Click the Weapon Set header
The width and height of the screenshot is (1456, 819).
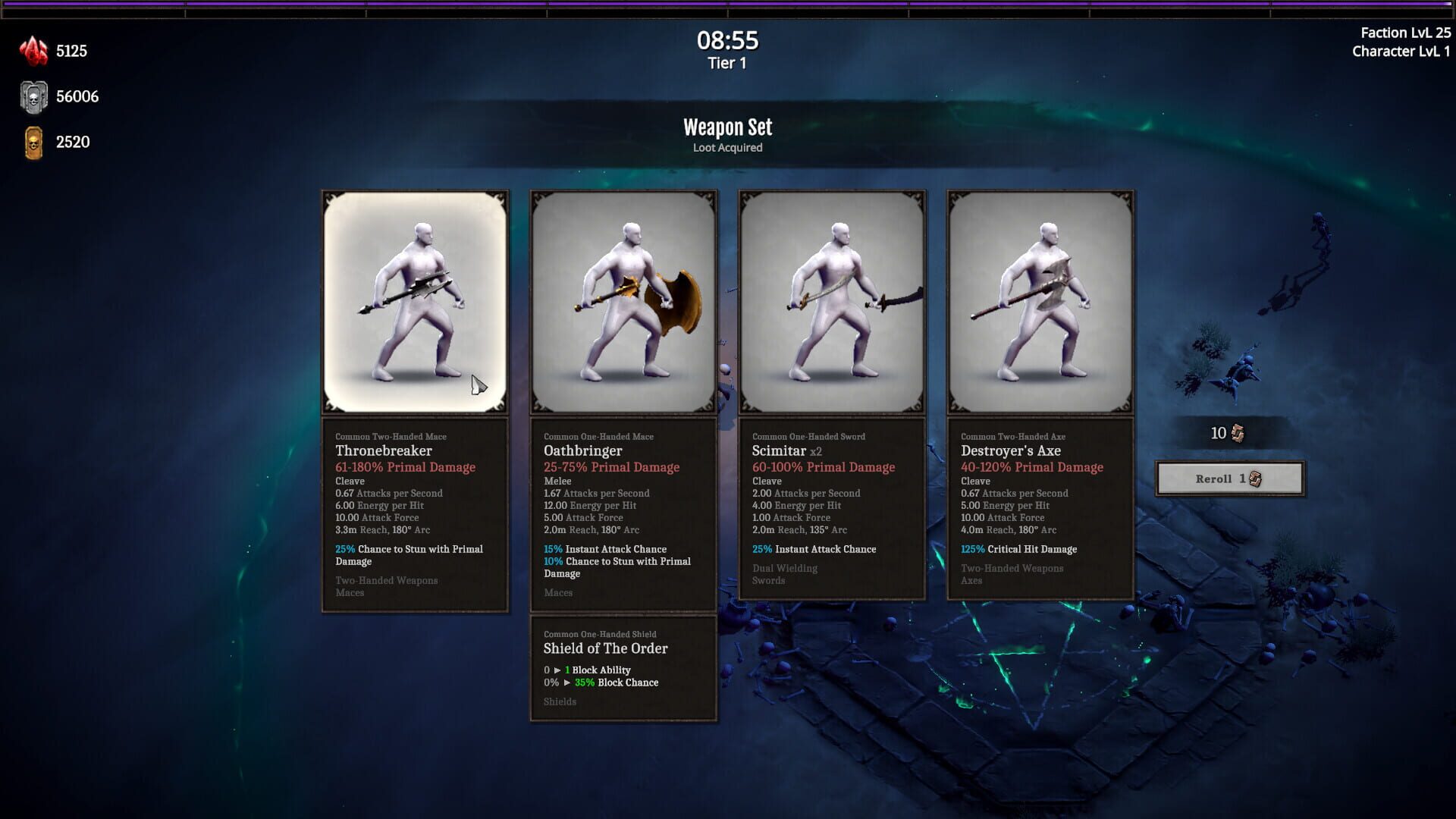pyautogui.click(x=726, y=127)
